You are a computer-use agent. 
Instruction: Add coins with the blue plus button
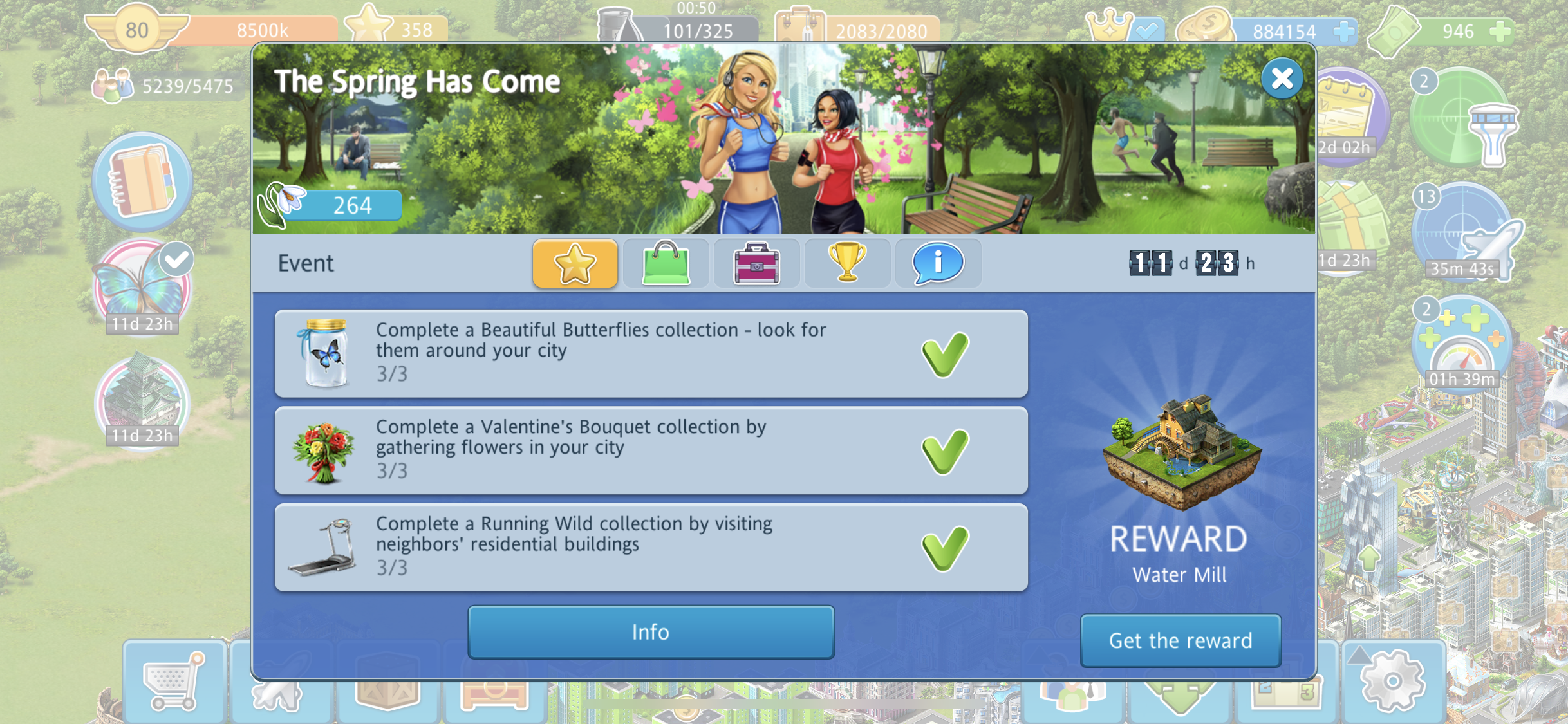(1343, 31)
